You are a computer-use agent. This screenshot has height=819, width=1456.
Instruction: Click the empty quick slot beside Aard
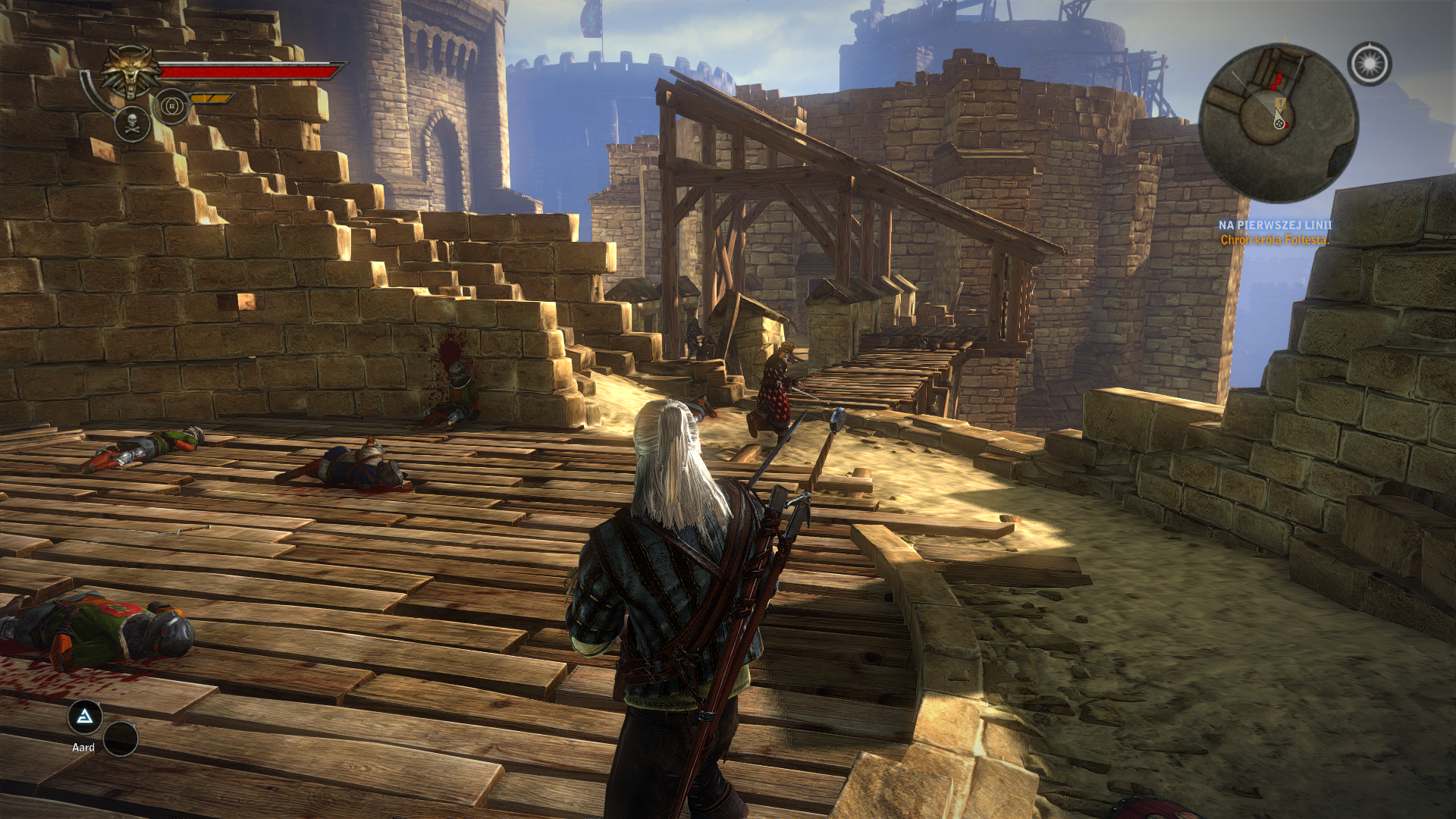pyautogui.click(x=121, y=739)
